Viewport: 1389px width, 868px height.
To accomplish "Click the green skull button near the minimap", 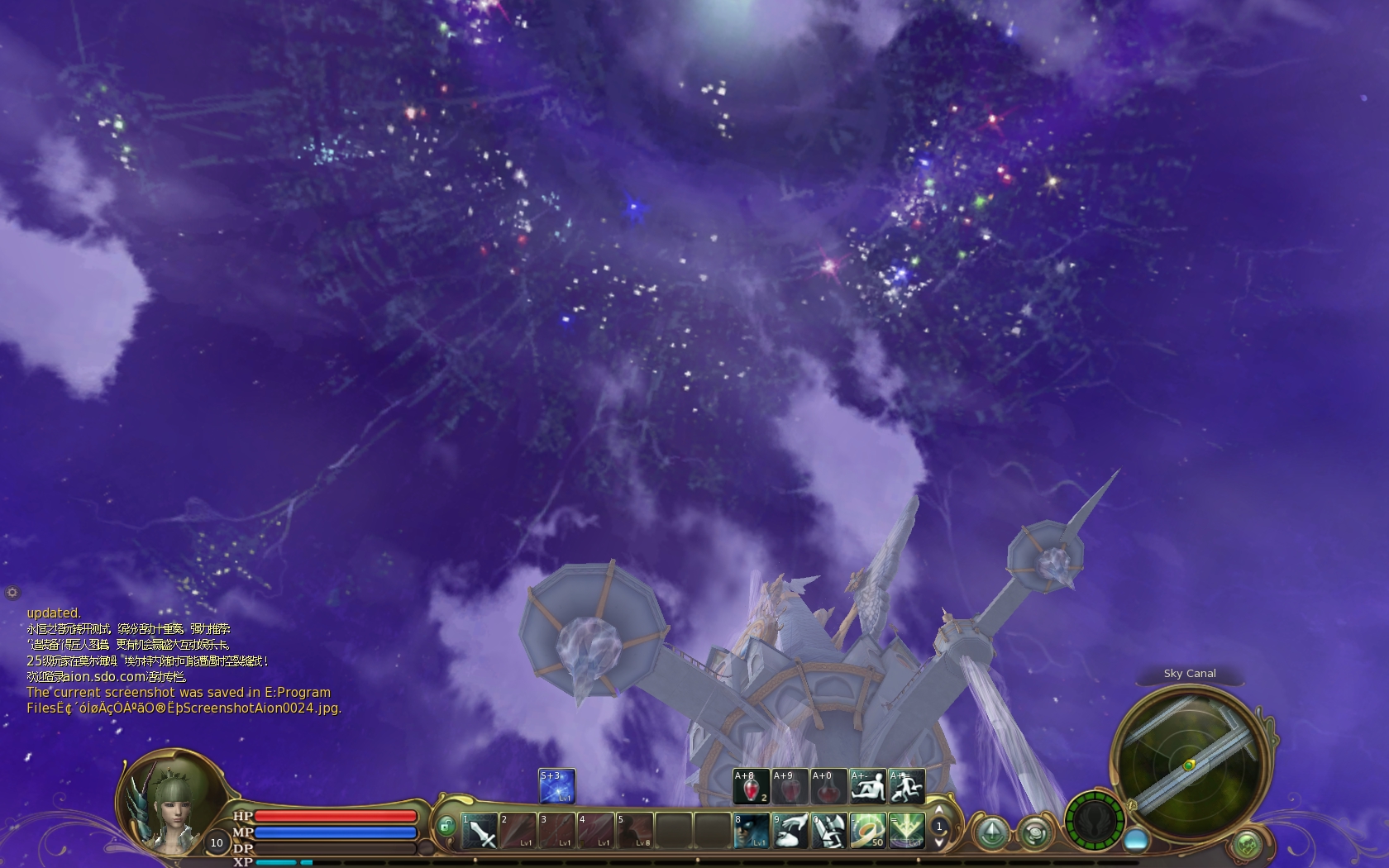I will point(1247,845).
